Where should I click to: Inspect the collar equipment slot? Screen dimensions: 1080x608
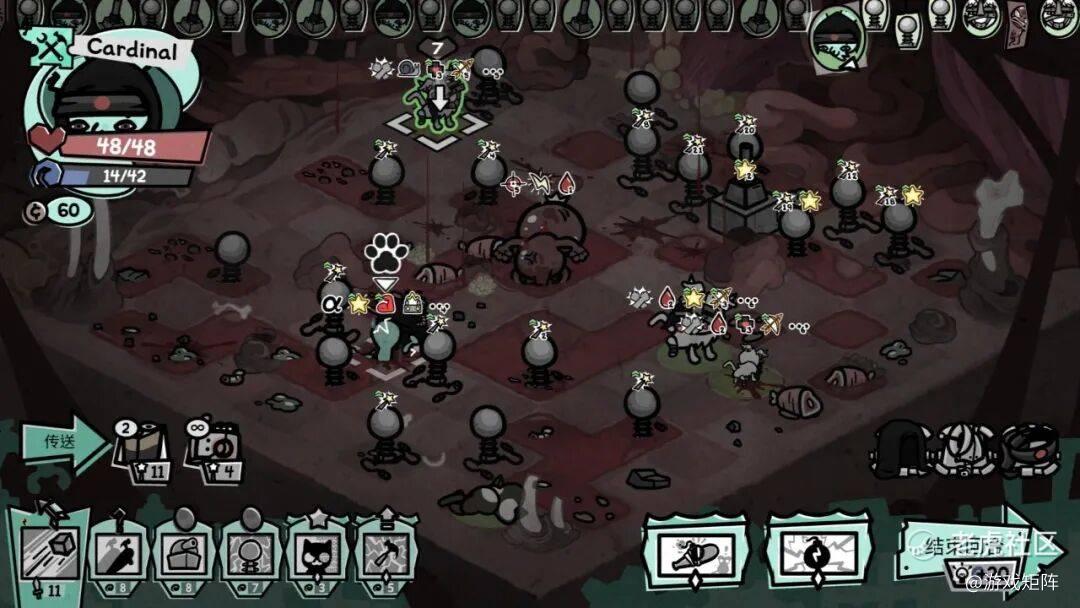pyautogui.click(x=1030, y=446)
